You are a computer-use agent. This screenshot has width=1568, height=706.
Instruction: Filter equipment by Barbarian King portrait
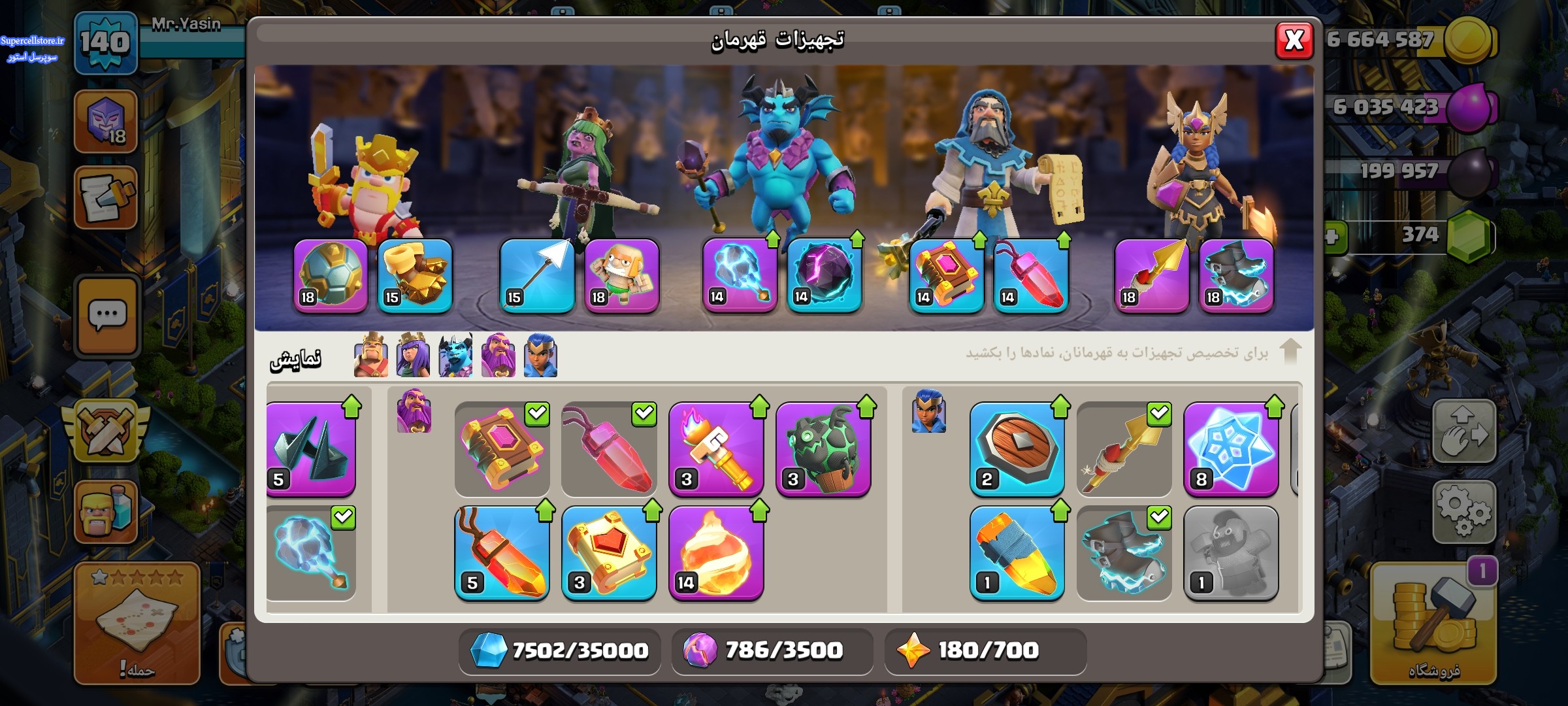point(370,356)
